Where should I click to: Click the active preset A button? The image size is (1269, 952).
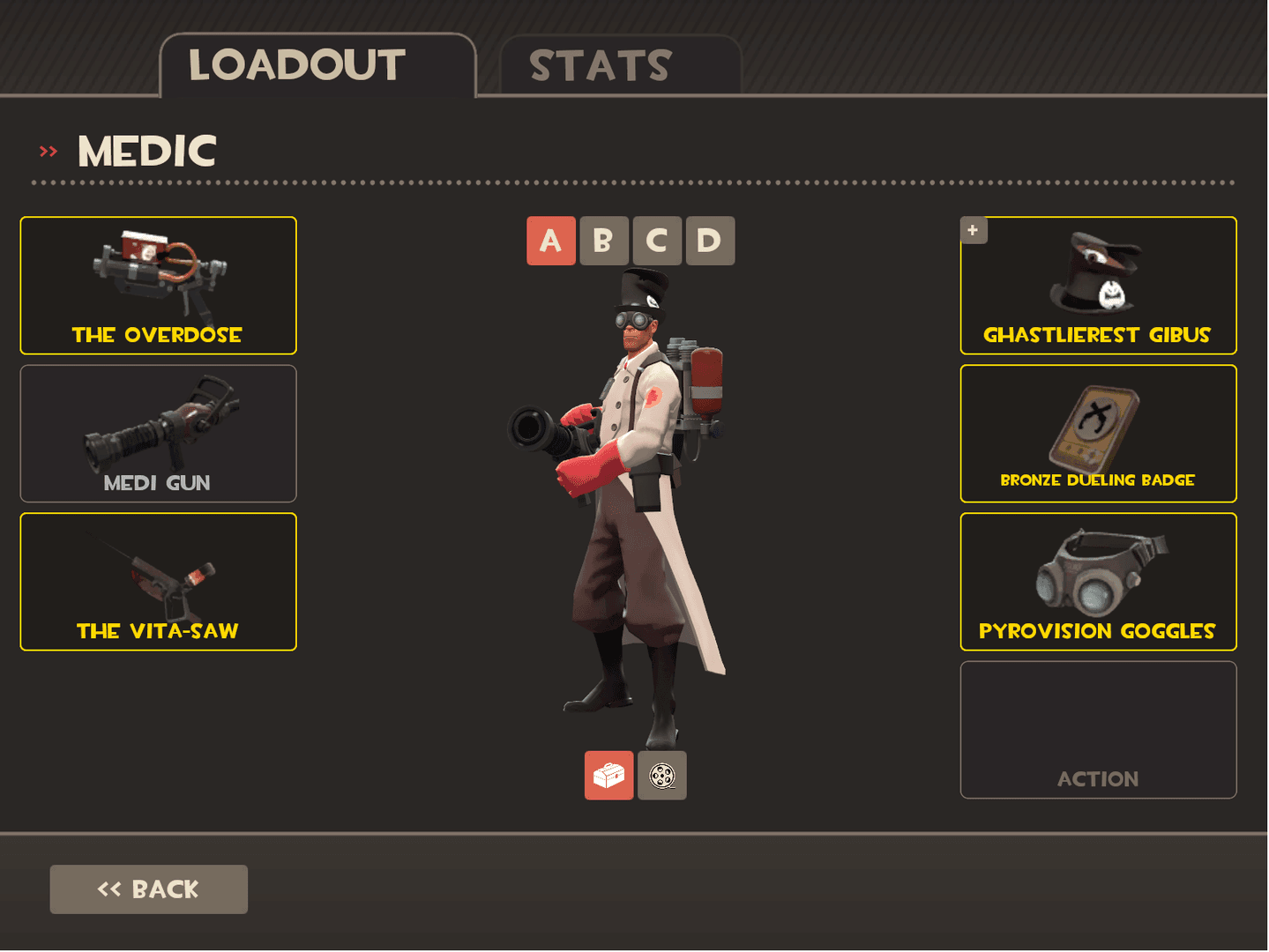pos(549,240)
